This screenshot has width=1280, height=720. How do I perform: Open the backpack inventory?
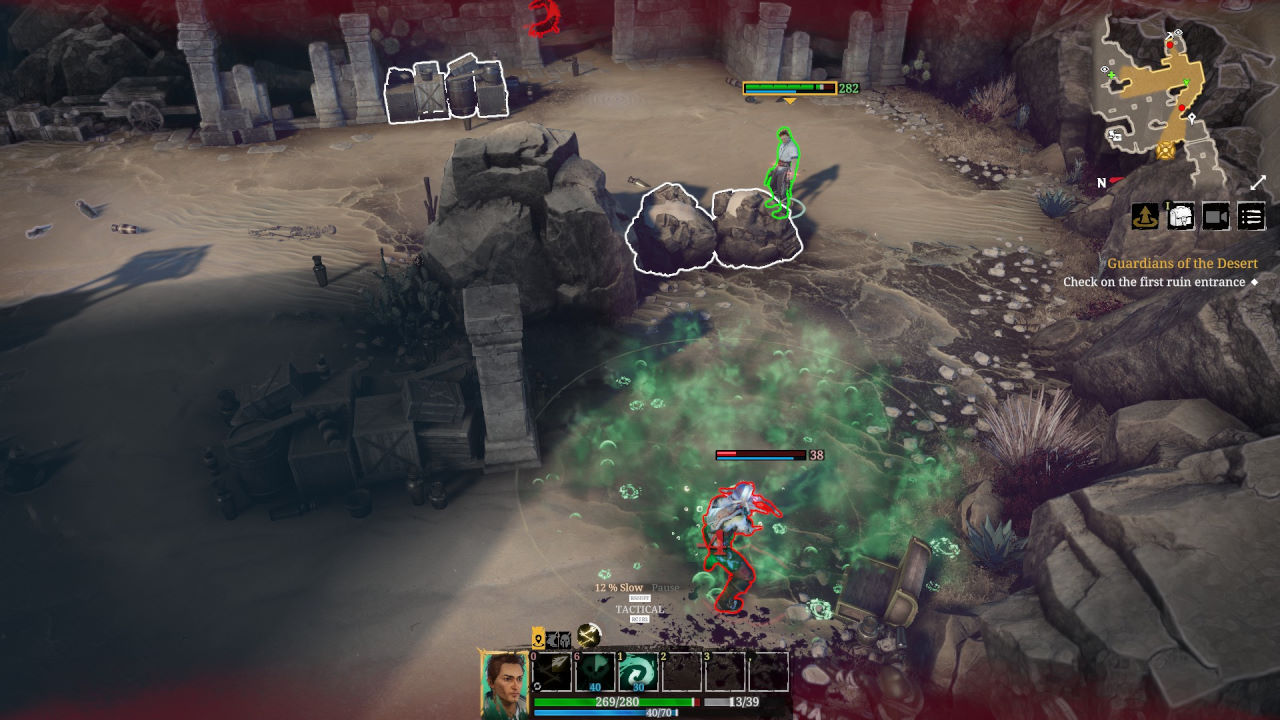coord(1181,216)
